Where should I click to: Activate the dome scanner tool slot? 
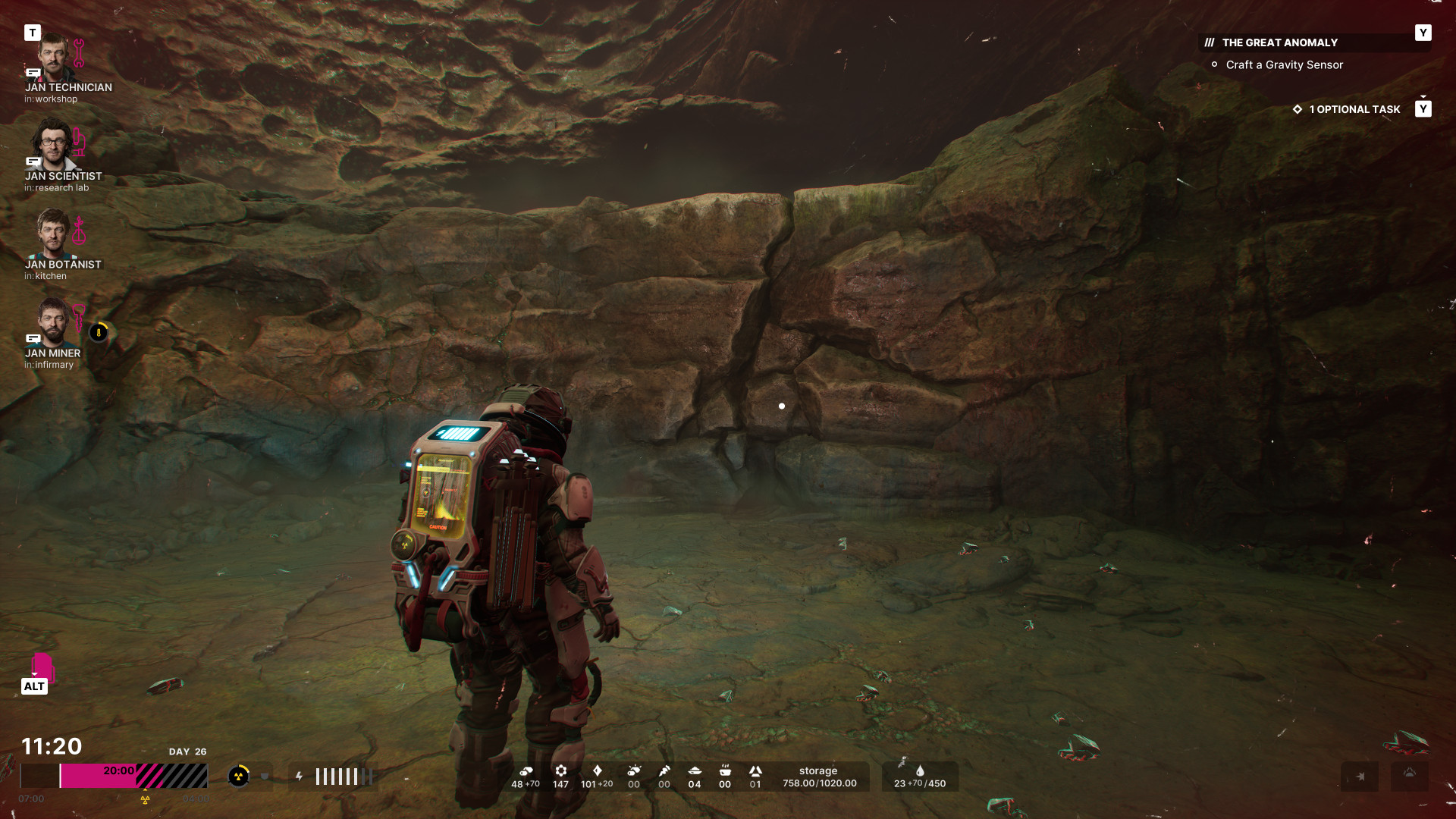click(1409, 774)
